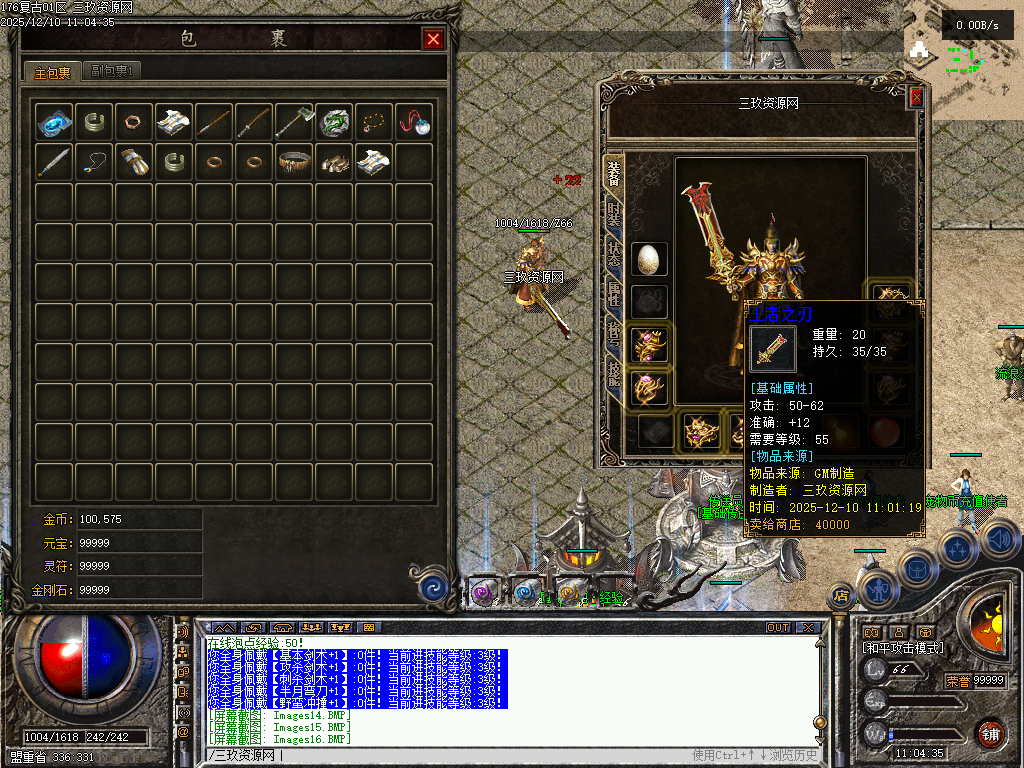
Task: Switch to the 副包裹1 tab
Action: click(111, 71)
